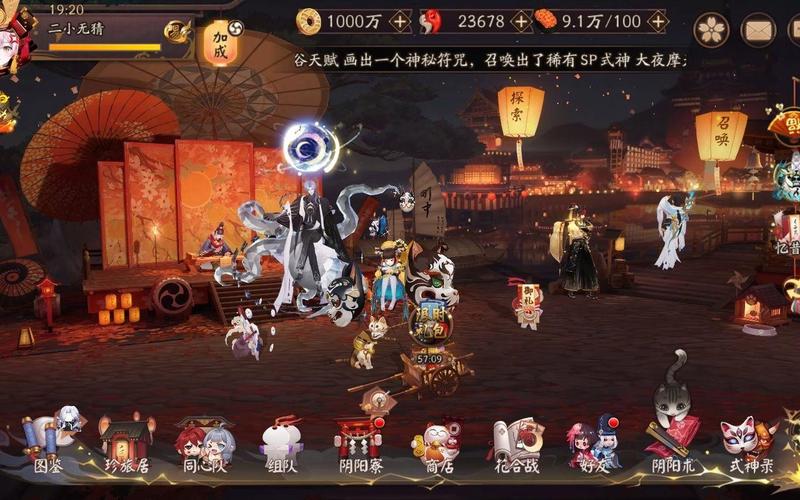Open the 好友 friends list
The image size is (800, 500).
click(594, 442)
